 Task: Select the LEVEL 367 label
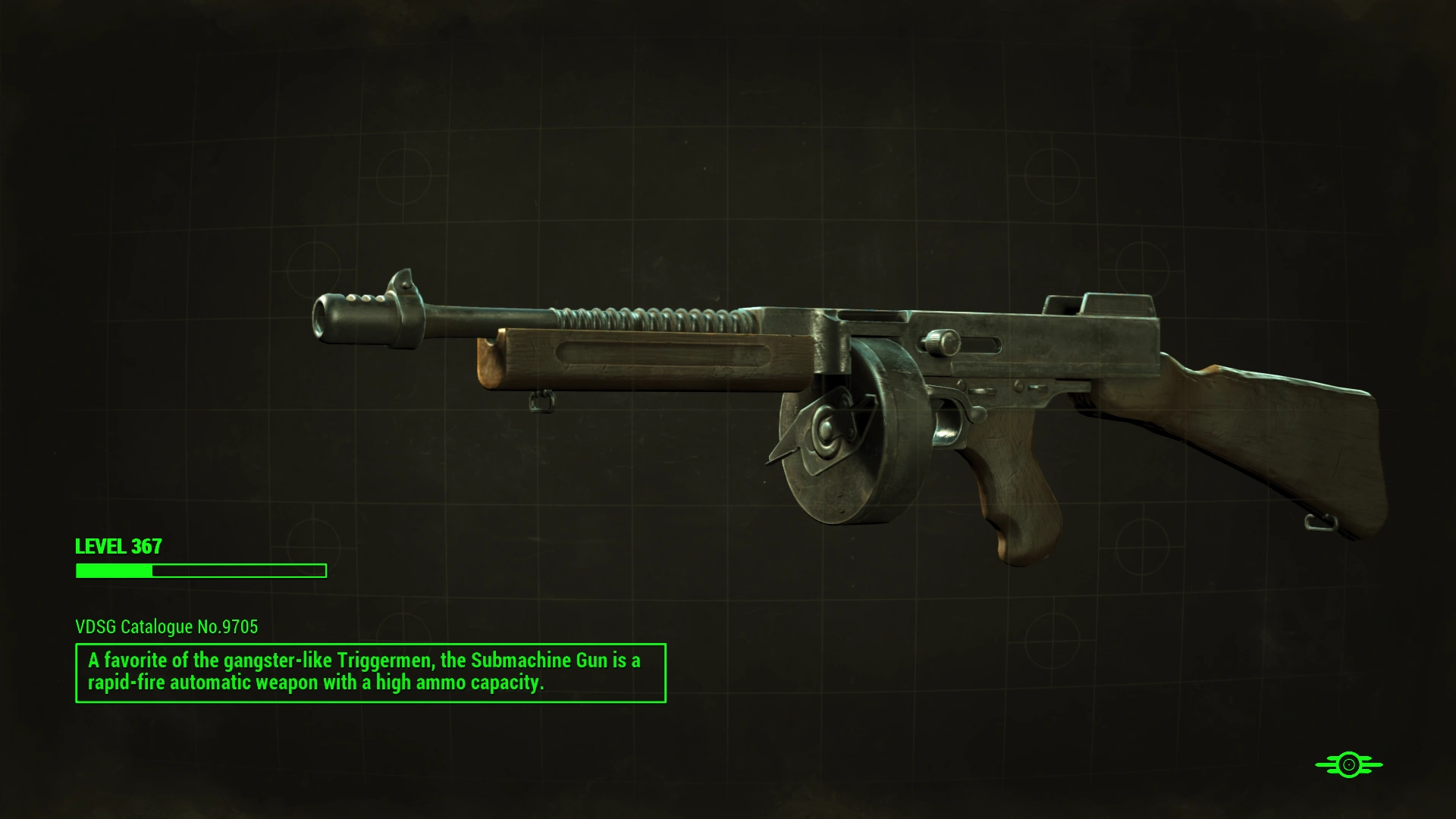coord(118,546)
